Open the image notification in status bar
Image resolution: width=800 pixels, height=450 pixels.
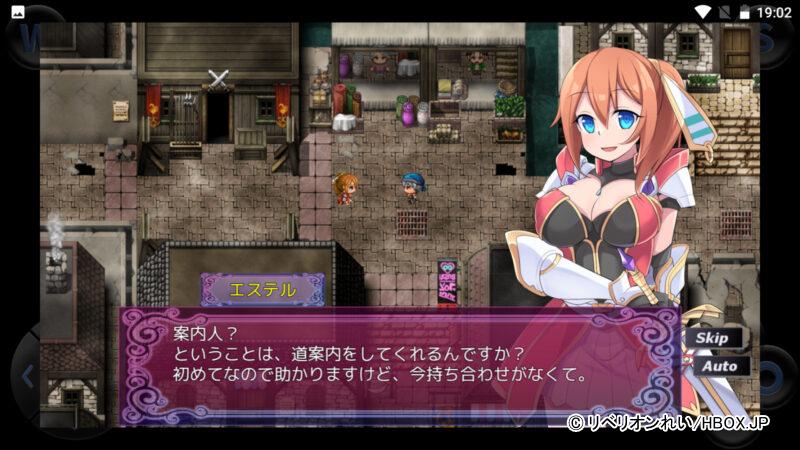pyautogui.click(x=18, y=11)
